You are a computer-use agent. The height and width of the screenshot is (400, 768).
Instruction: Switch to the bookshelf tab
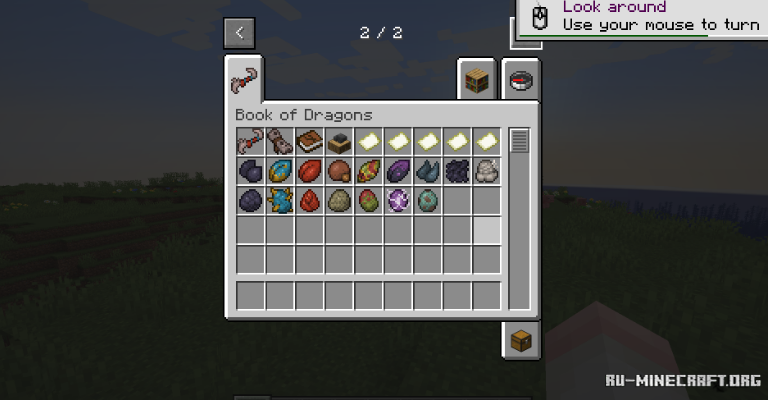click(x=477, y=79)
